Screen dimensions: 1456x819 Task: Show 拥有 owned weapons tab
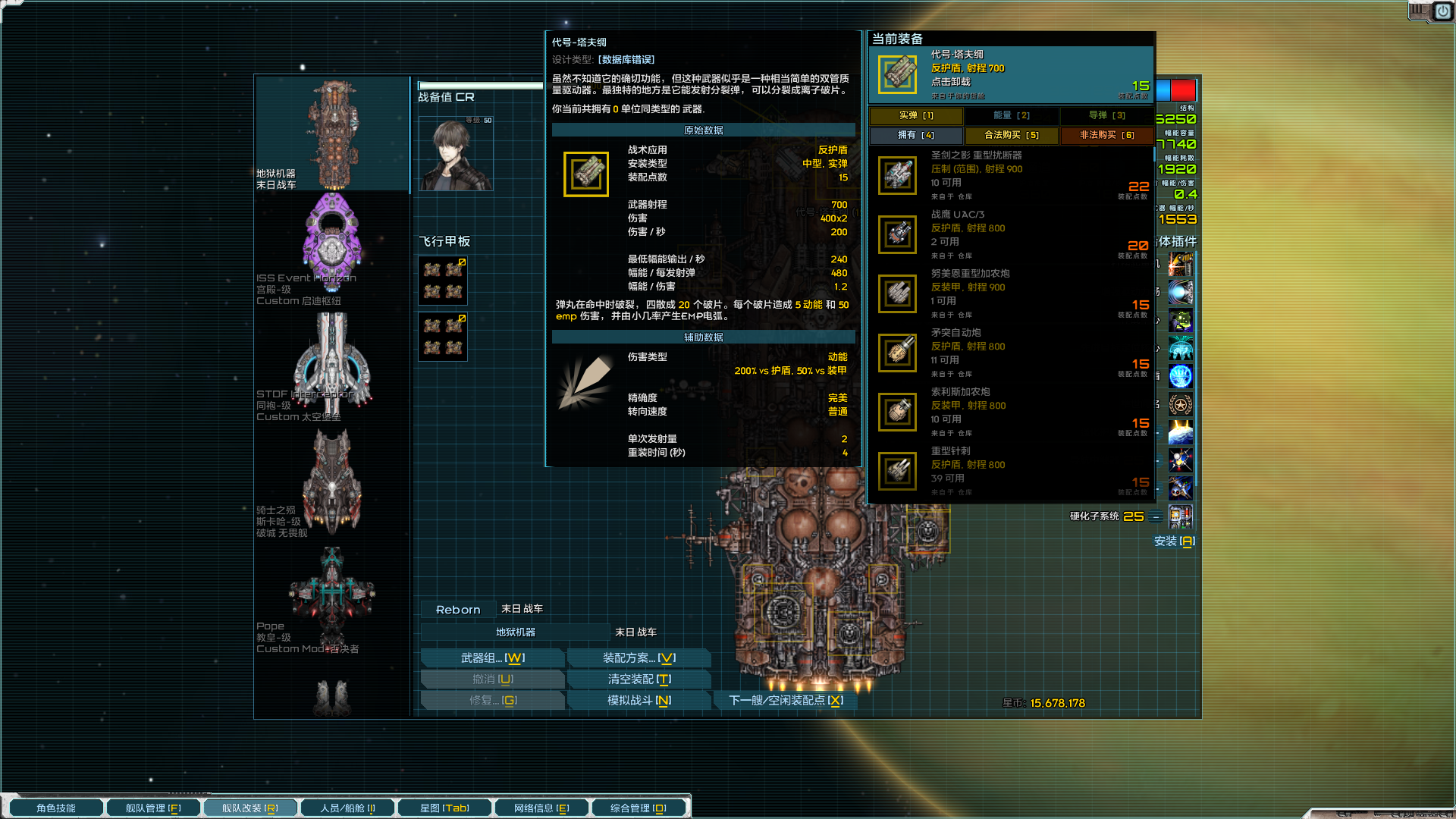pos(916,135)
